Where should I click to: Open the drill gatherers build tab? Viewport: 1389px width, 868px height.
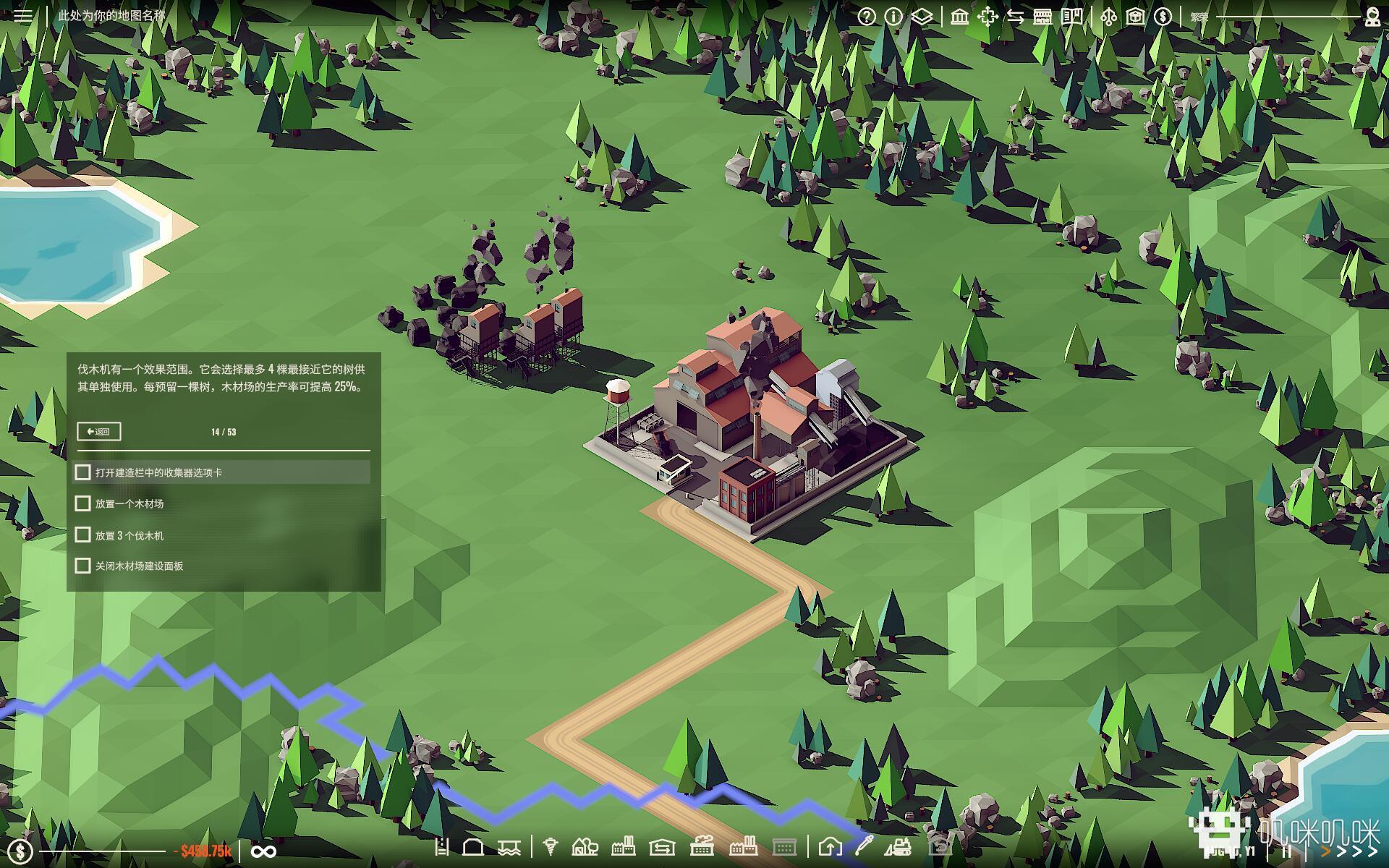551,846
